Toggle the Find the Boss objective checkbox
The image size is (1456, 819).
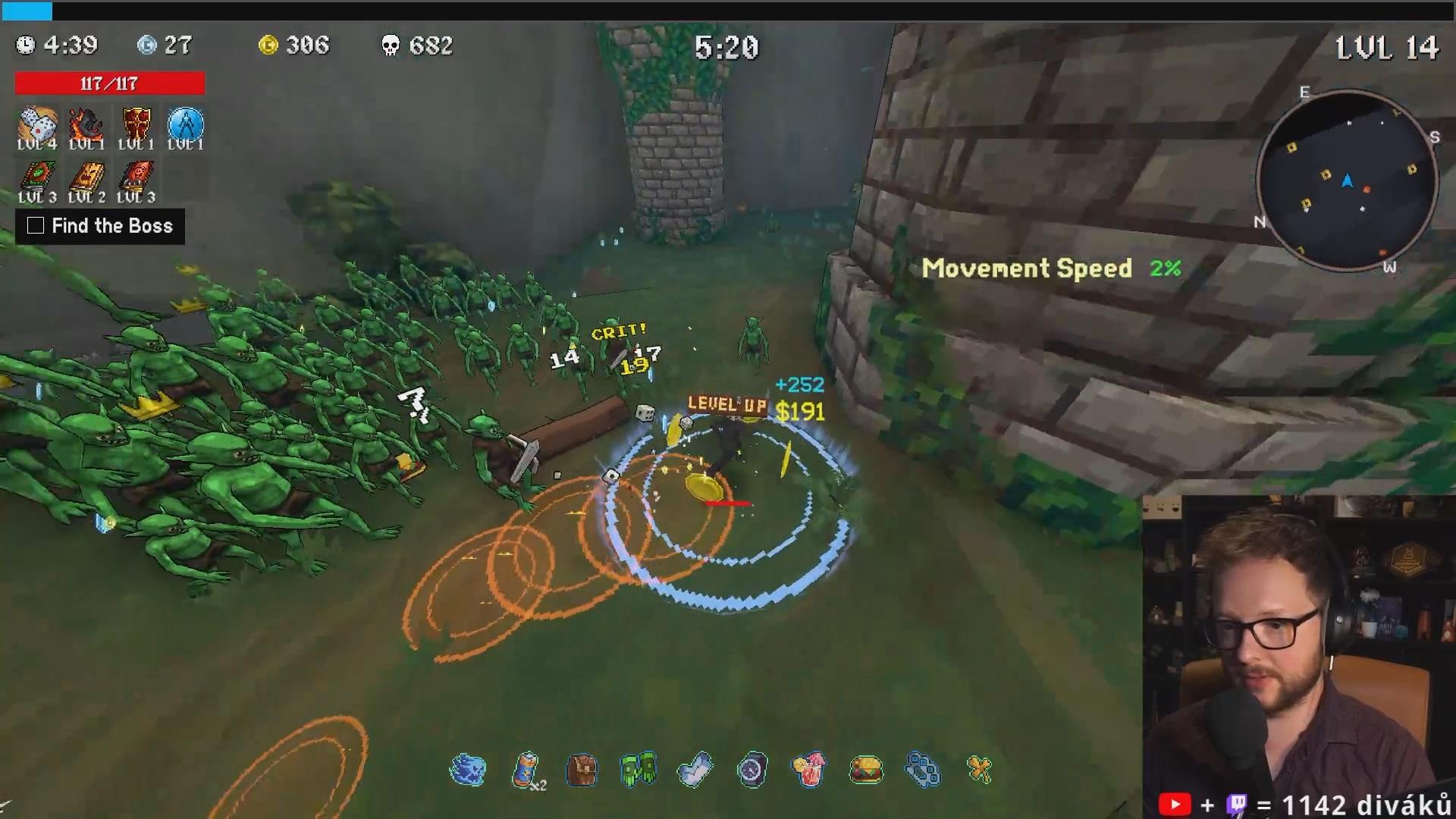(x=36, y=226)
